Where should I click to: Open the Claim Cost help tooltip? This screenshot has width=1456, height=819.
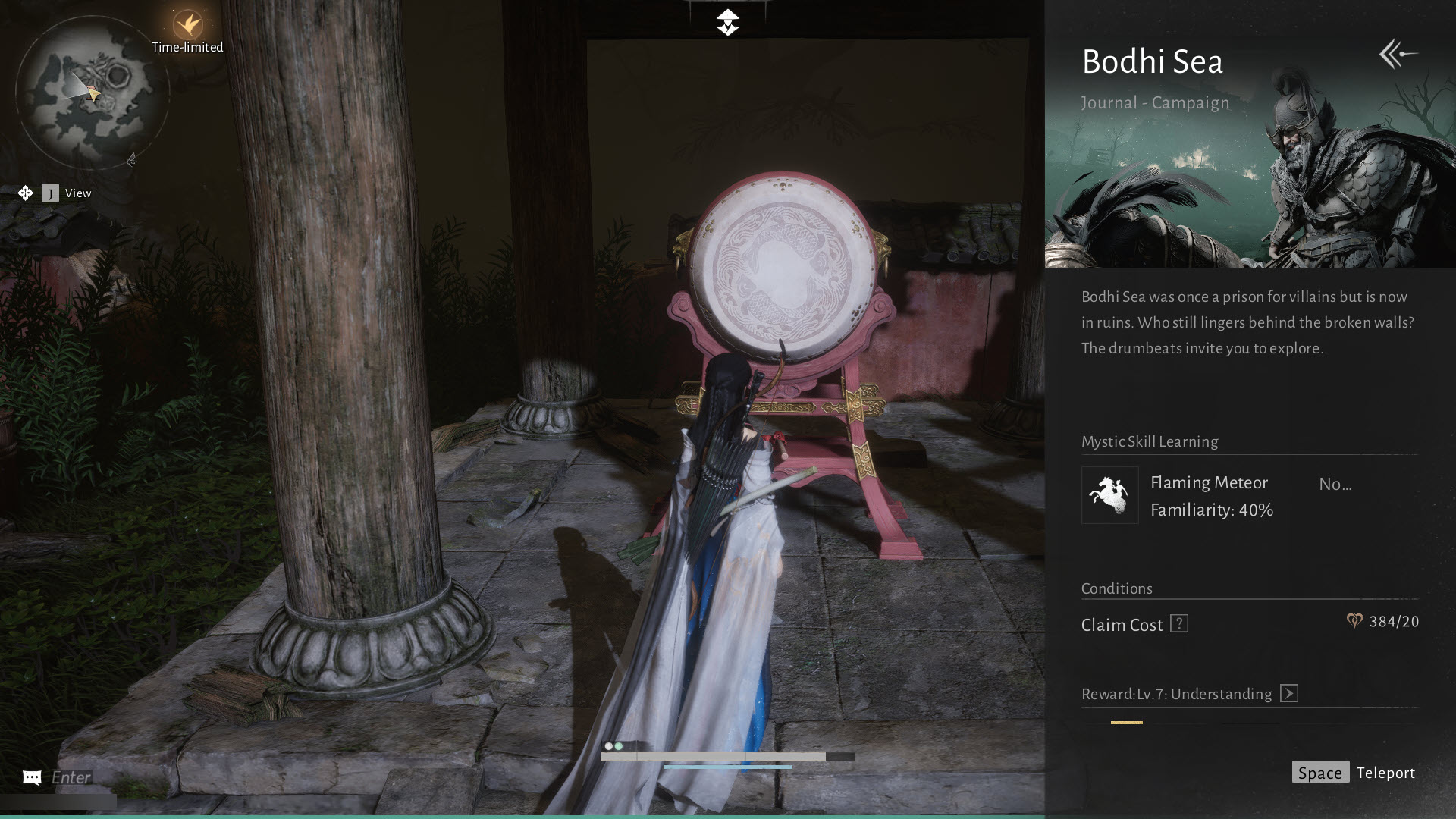[1178, 624]
